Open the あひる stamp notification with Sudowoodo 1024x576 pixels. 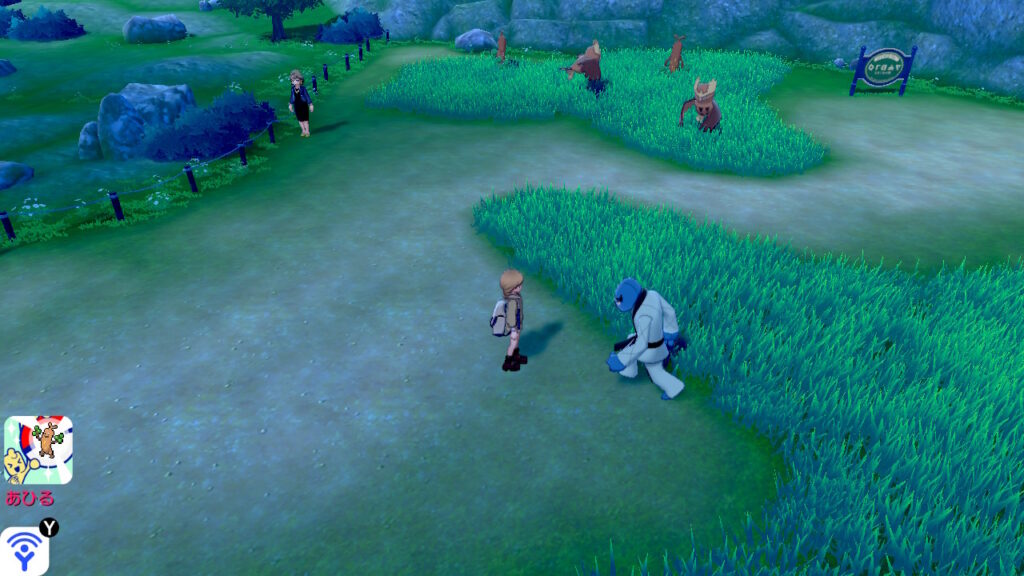tap(38, 451)
